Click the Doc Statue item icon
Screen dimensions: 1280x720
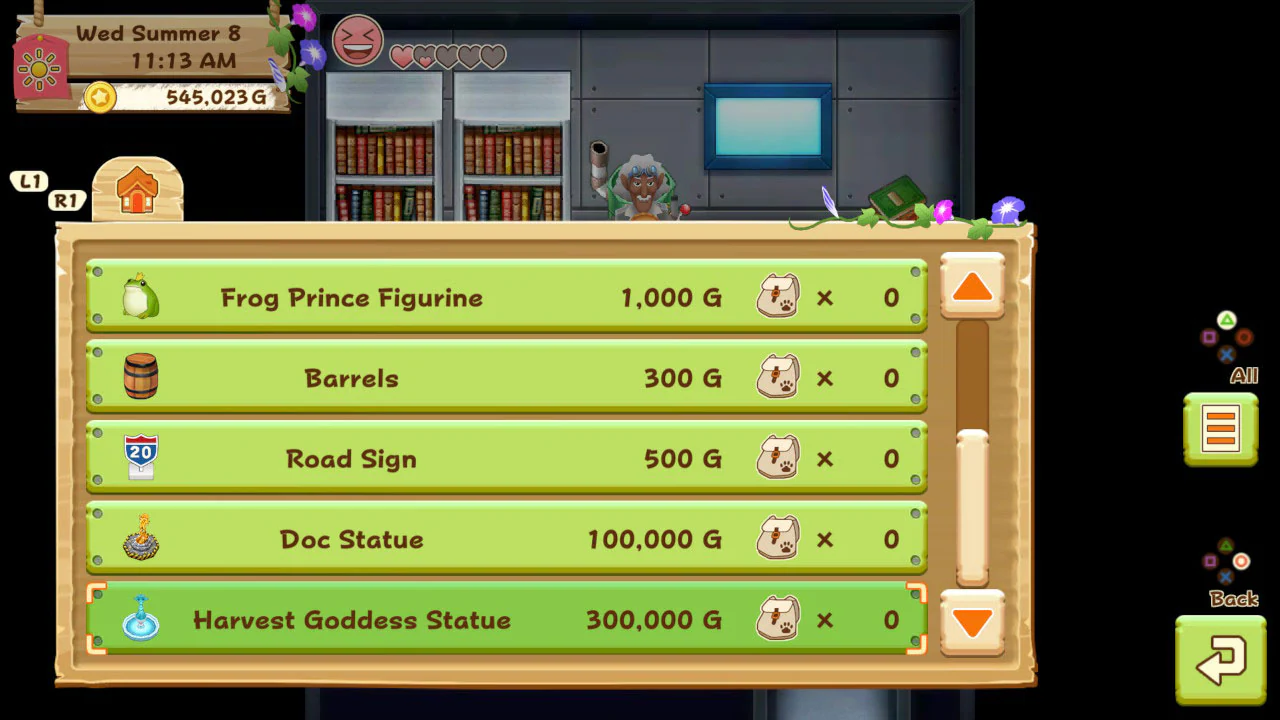(140, 539)
